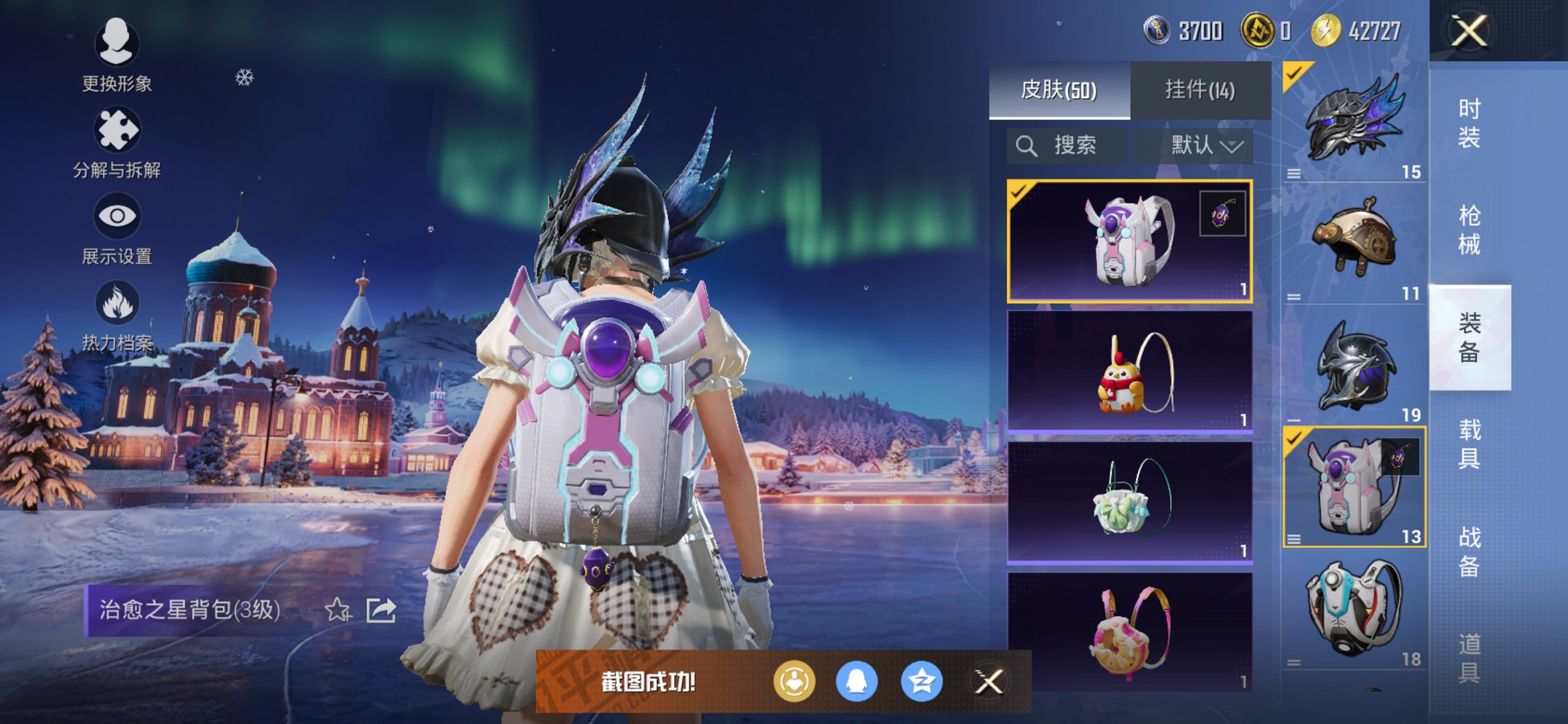Image resolution: width=1568 pixels, height=724 pixels.
Task: Dismiss the 截图成功 screenshot banner
Action: tap(989, 682)
